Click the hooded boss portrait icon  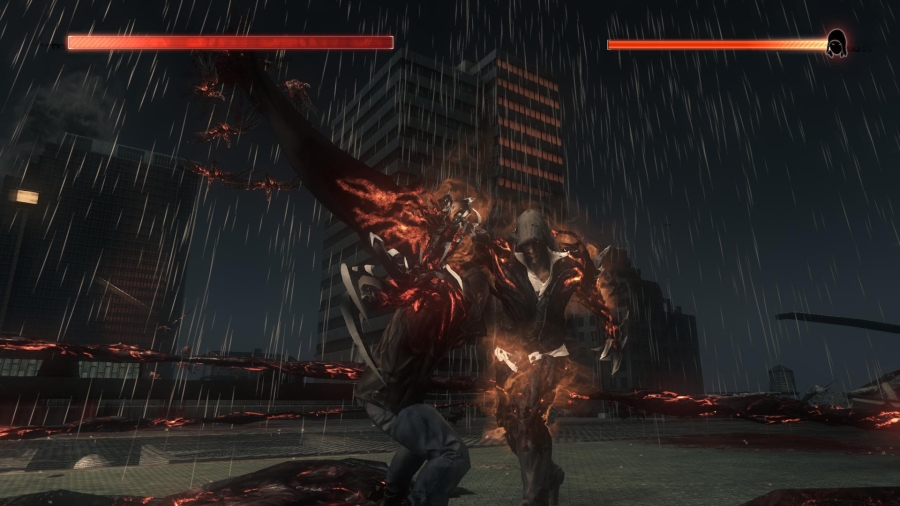coord(837,44)
